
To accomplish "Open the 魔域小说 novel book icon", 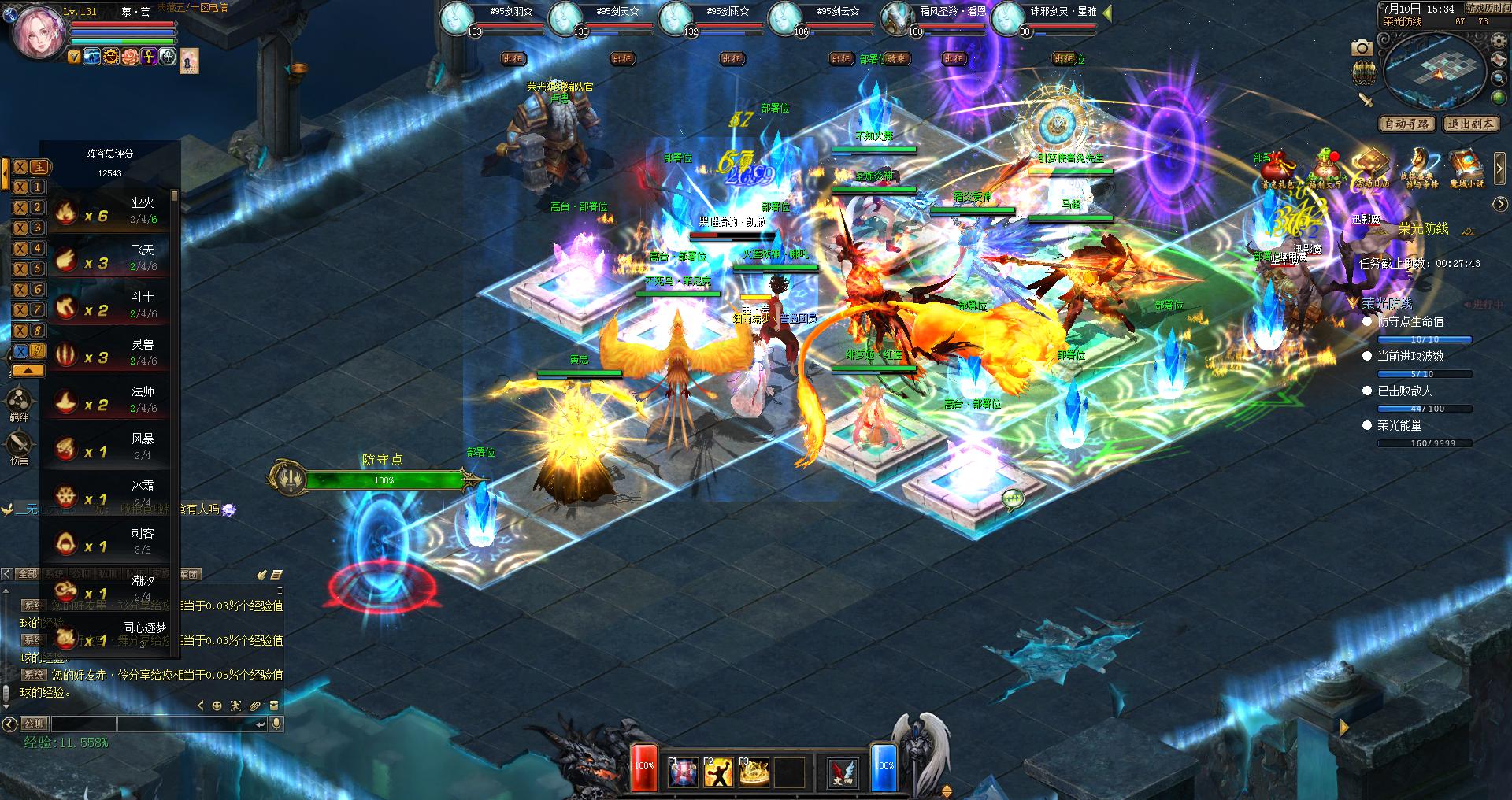I will [x=1466, y=169].
